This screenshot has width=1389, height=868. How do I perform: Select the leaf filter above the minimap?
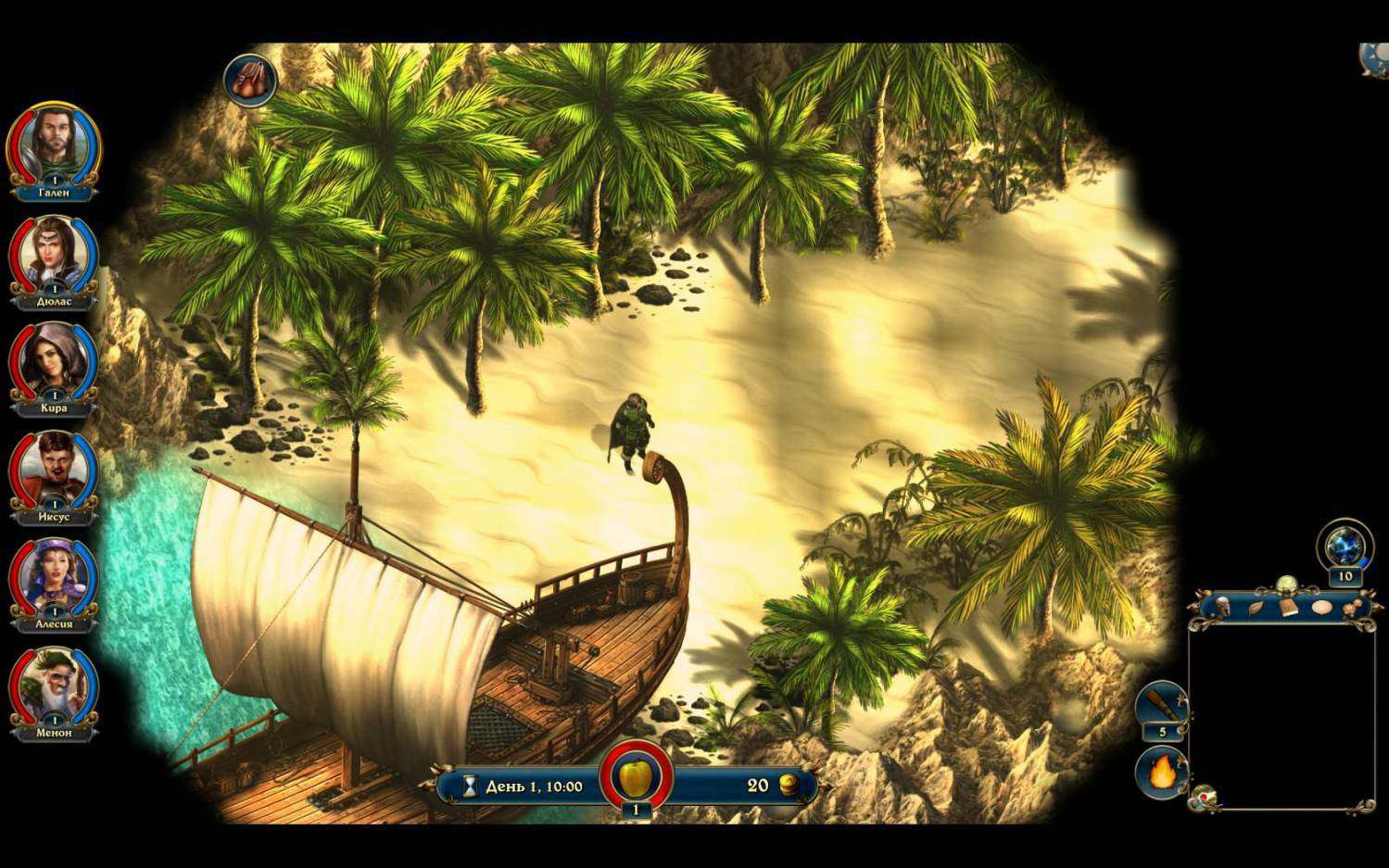1256,608
